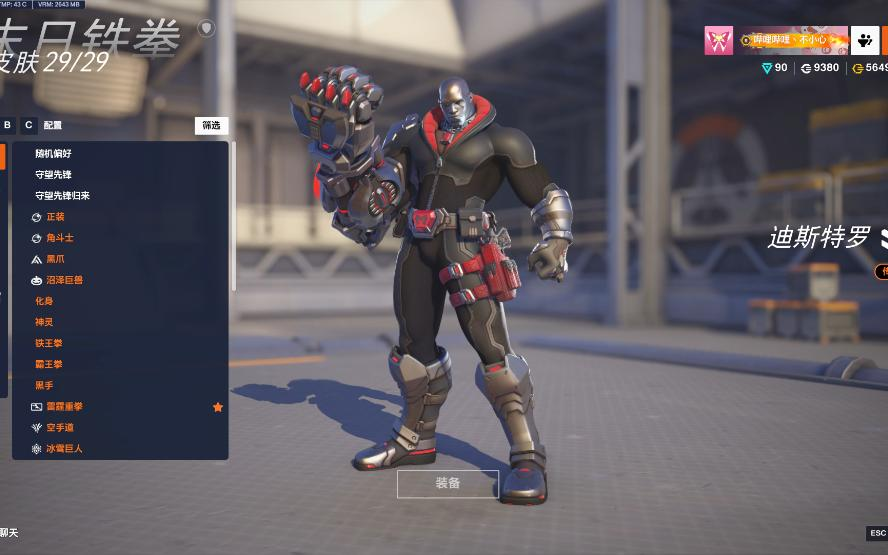Select the 铁王拳 skin
This screenshot has height=555, width=888.
pyautogui.click(x=49, y=343)
